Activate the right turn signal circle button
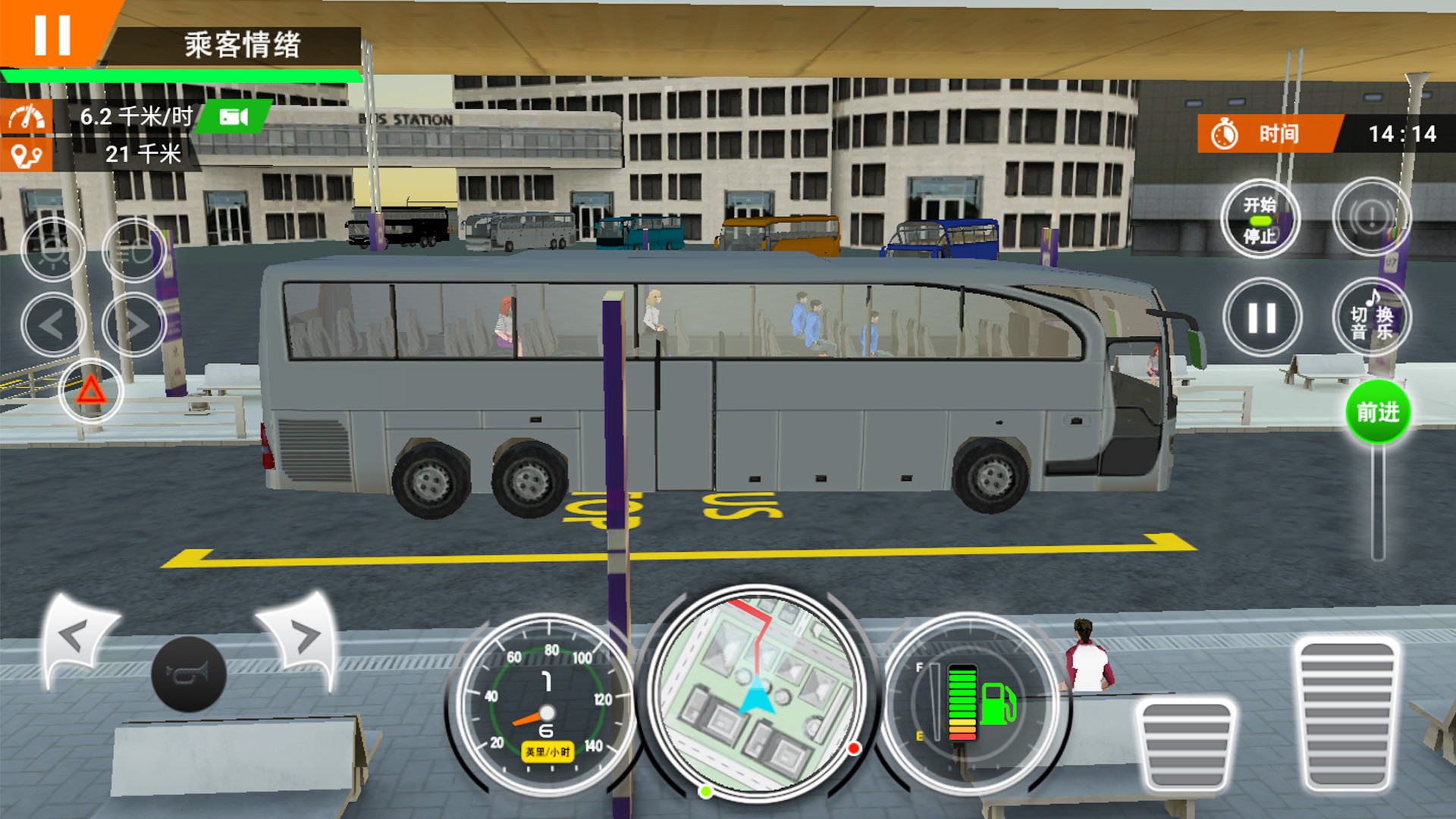This screenshot has height=819, width=1456. (x=134, y=325)
